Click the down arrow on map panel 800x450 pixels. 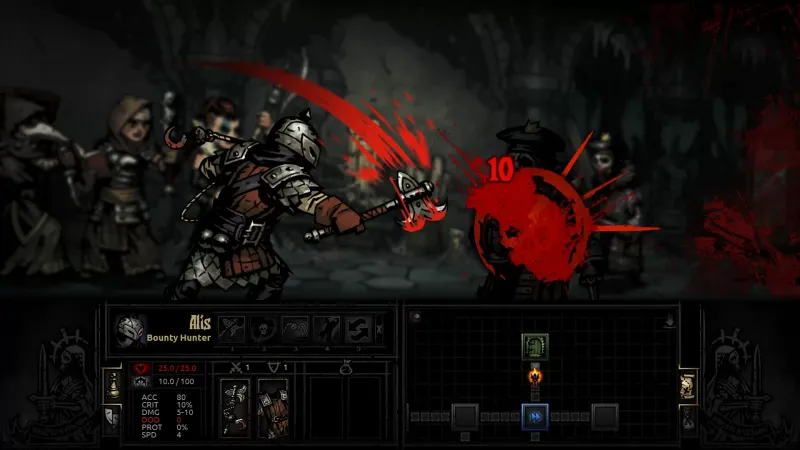[x=668, y=322]
